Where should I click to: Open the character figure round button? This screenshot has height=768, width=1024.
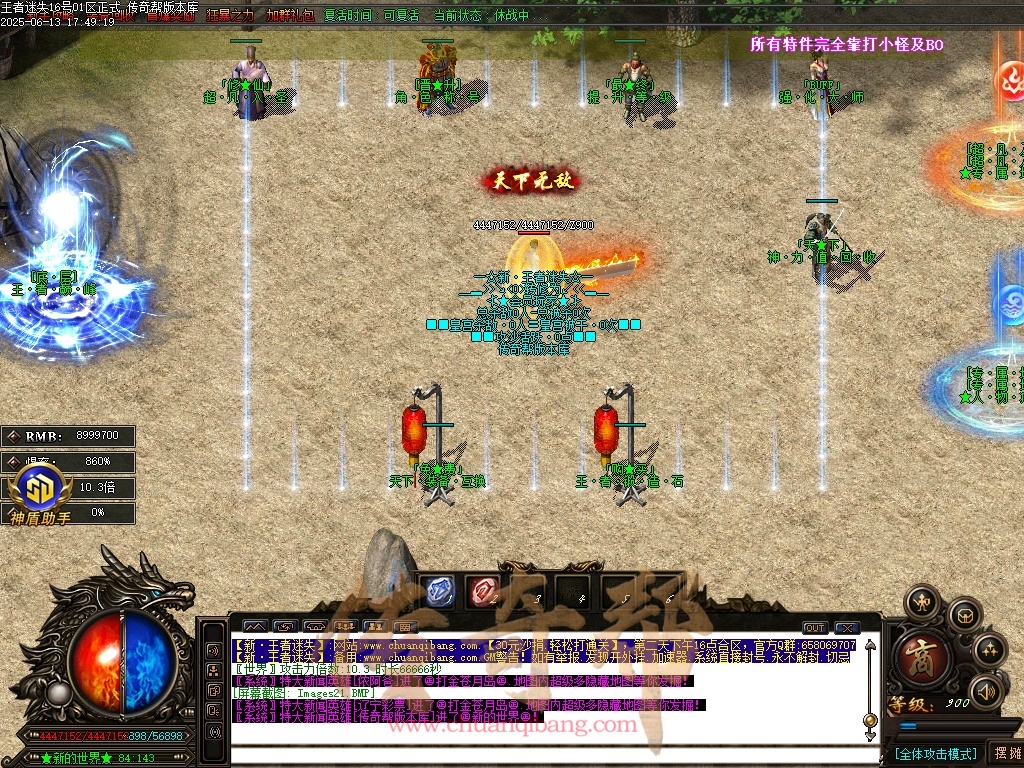[x=921, y=602]
